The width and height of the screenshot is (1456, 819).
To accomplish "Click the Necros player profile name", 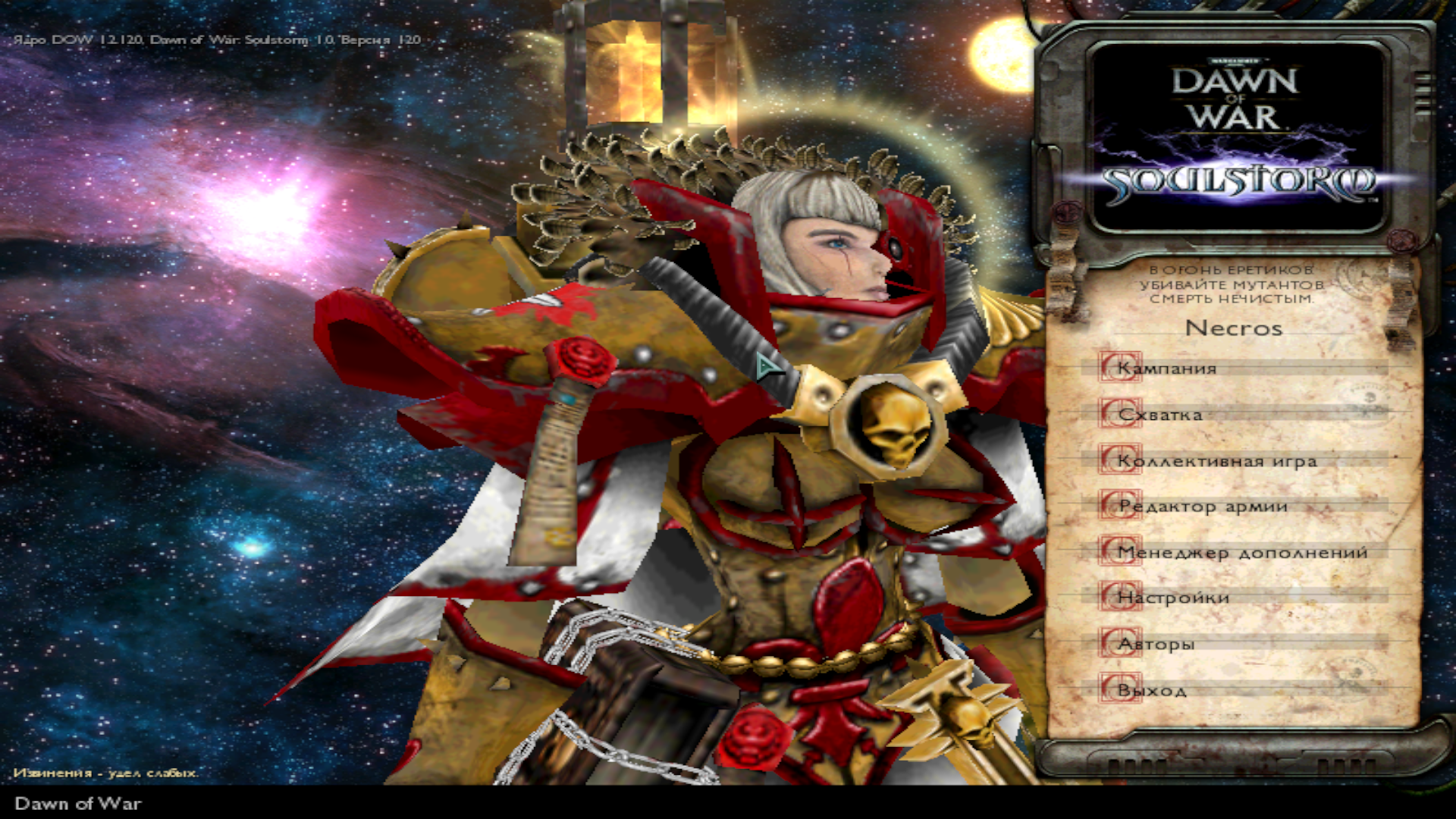I will click(x=1234, y=328).
